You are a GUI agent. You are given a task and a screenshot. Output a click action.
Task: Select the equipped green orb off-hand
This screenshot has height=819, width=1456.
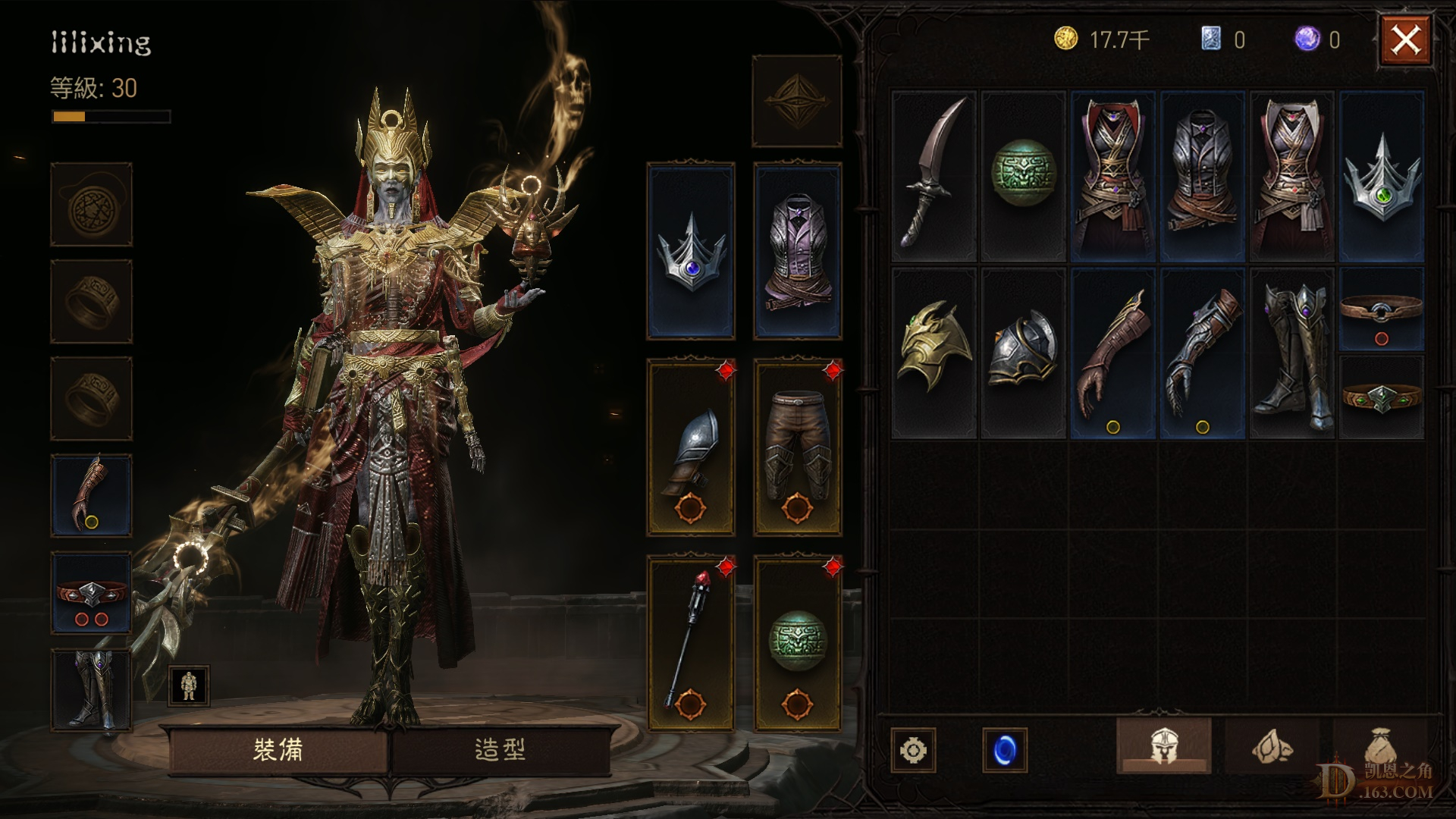tap(797, 645)
